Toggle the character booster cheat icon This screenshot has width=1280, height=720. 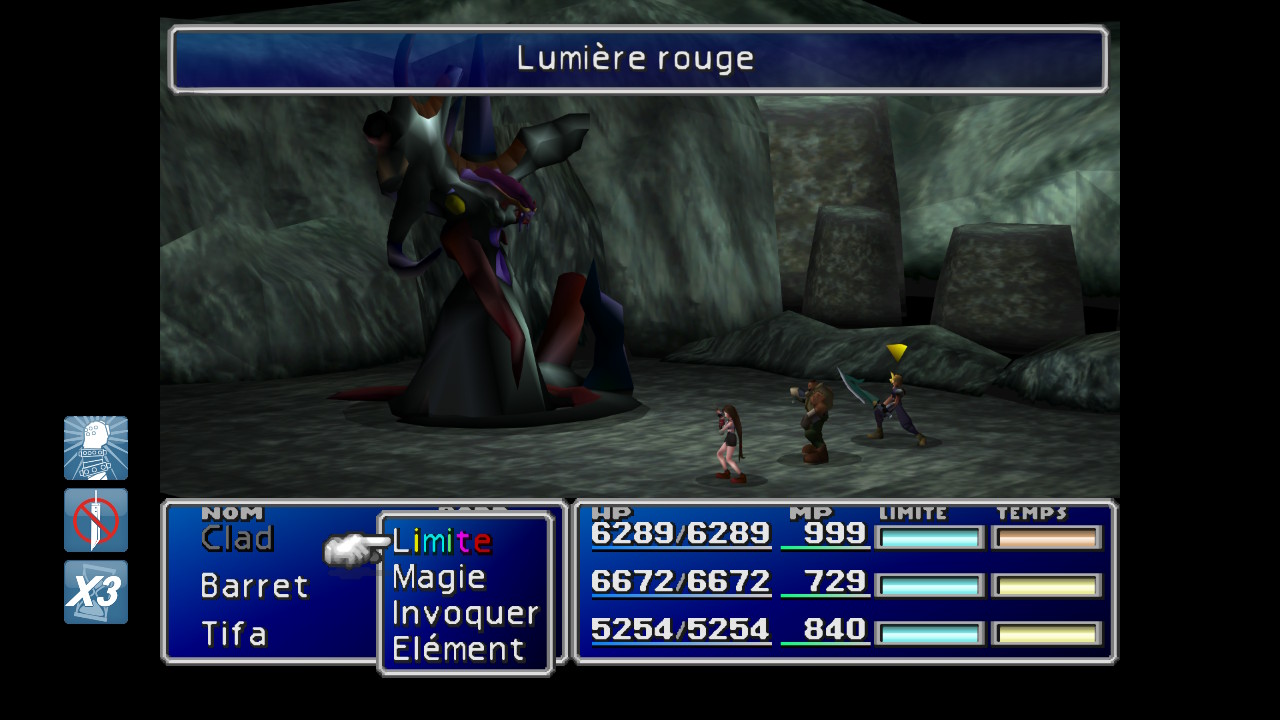(96, 448)
